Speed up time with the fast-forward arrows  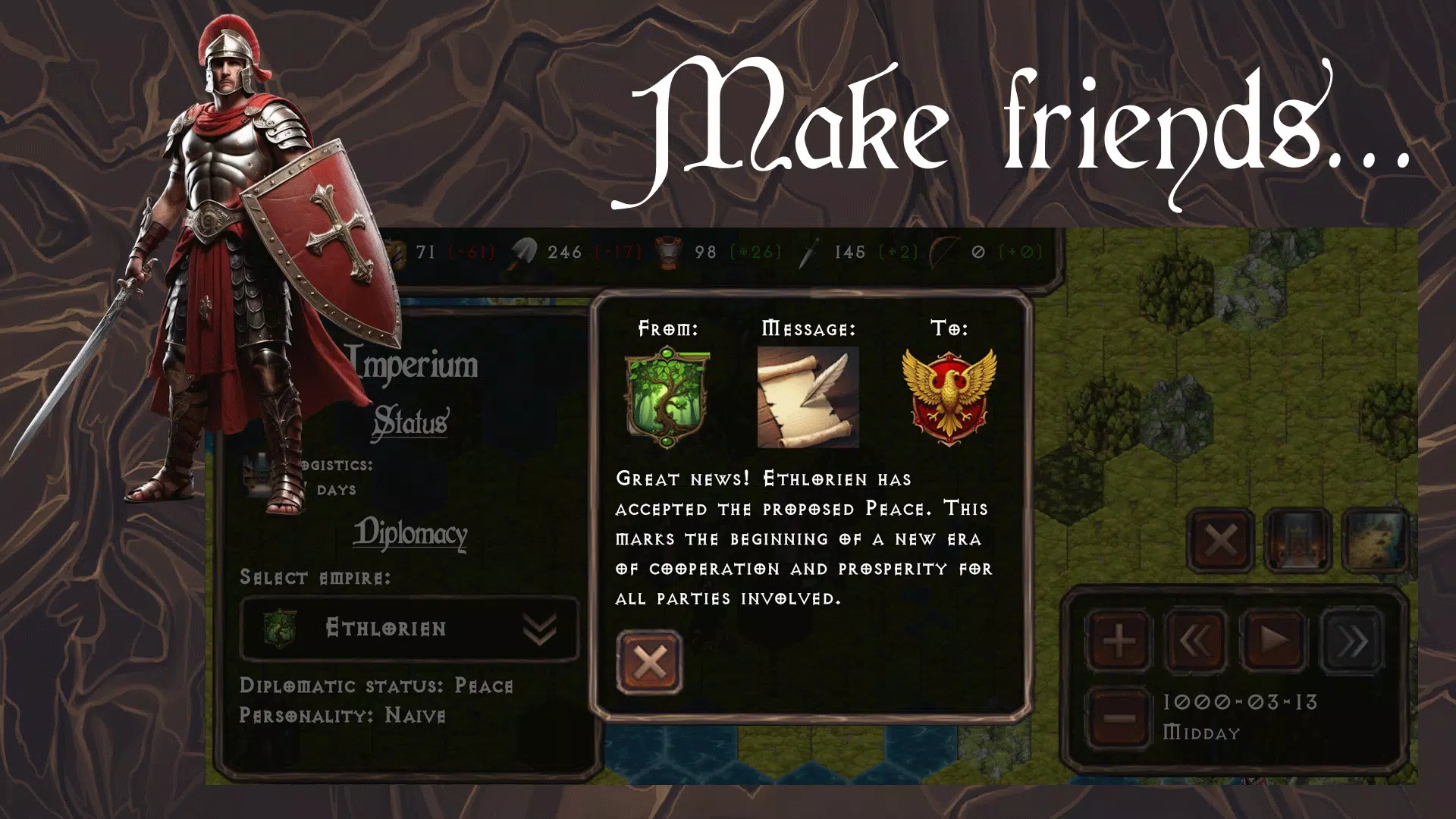pos(1353,642)
